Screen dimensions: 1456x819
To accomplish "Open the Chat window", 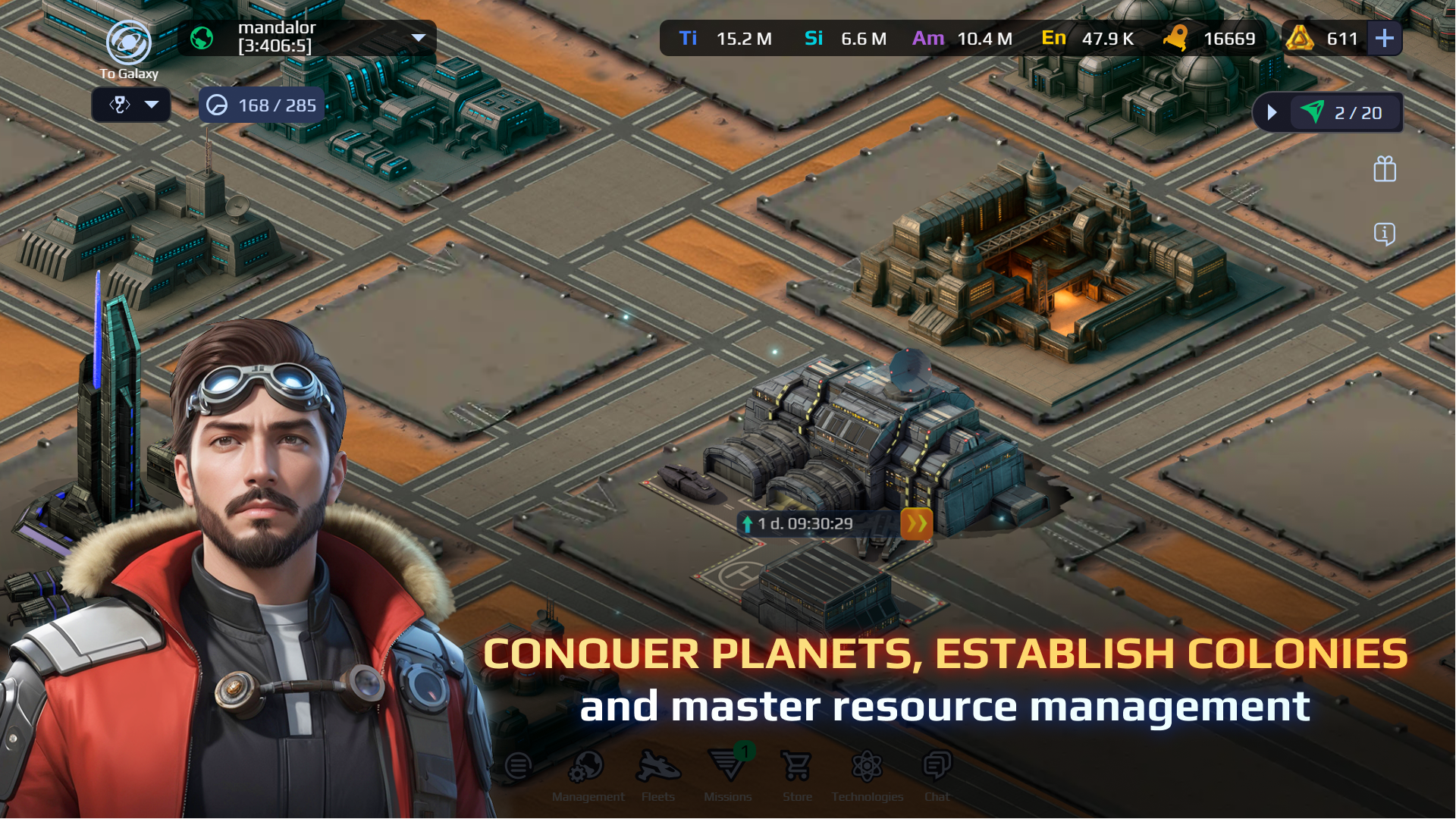I will pos(937,773).
